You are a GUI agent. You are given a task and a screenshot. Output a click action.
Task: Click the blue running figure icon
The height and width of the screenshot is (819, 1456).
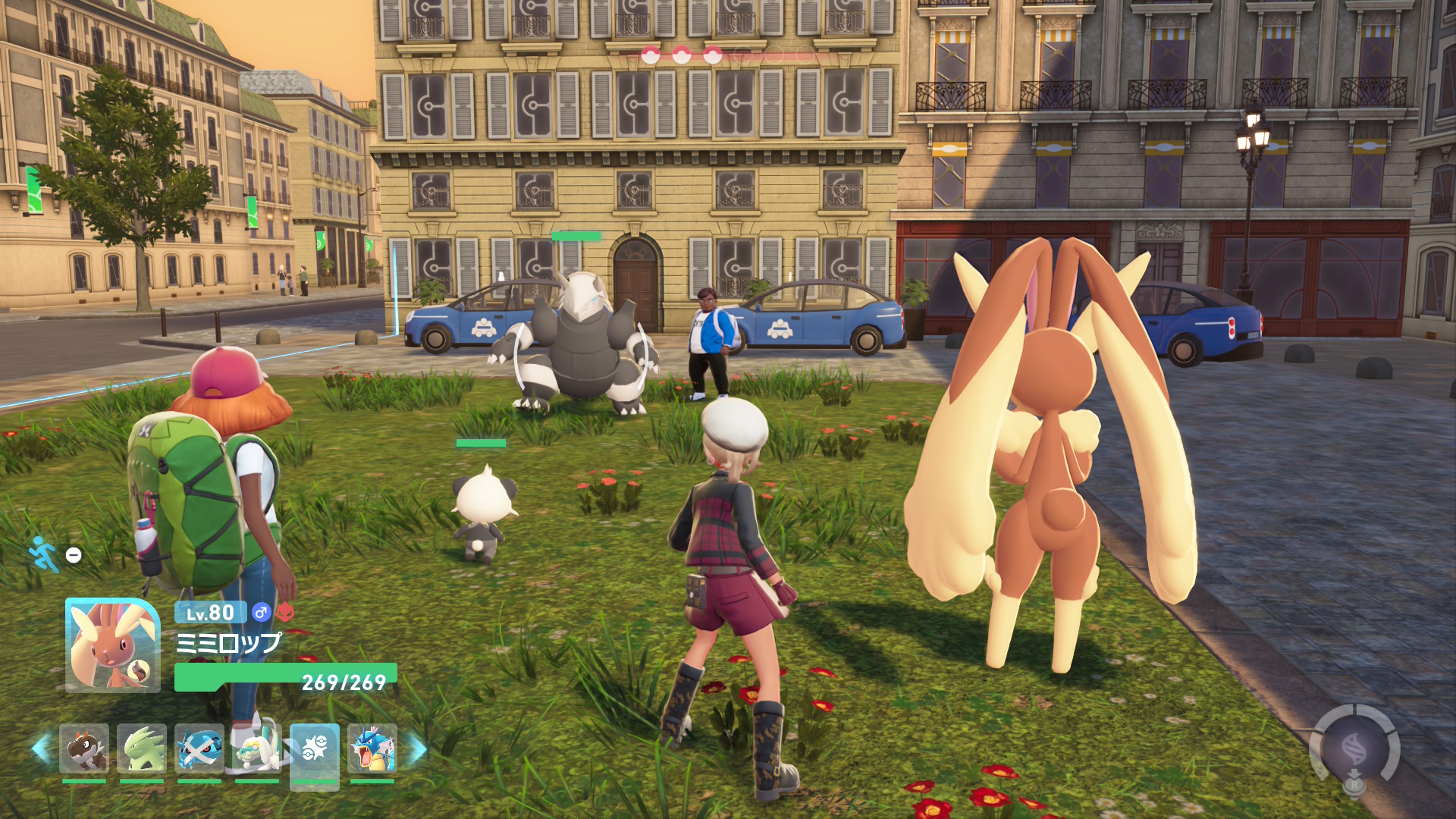pos(44,554)
